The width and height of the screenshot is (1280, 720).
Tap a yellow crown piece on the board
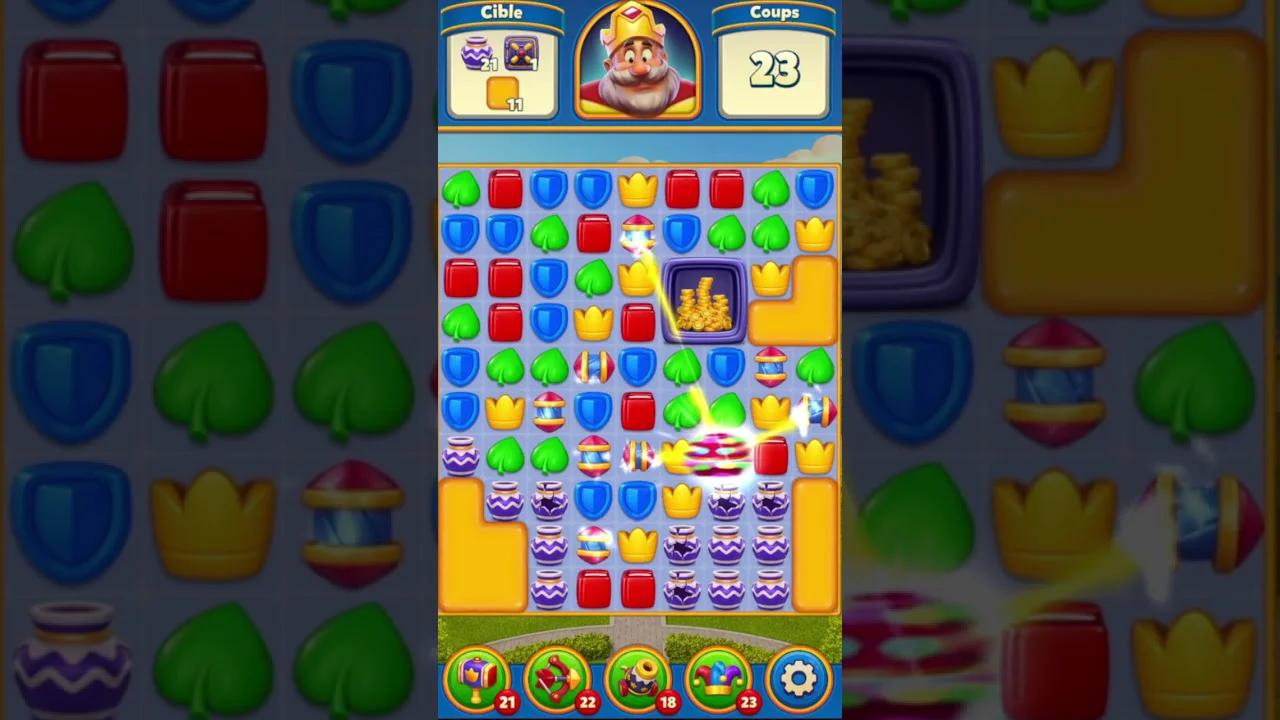[x=638, y=188]
